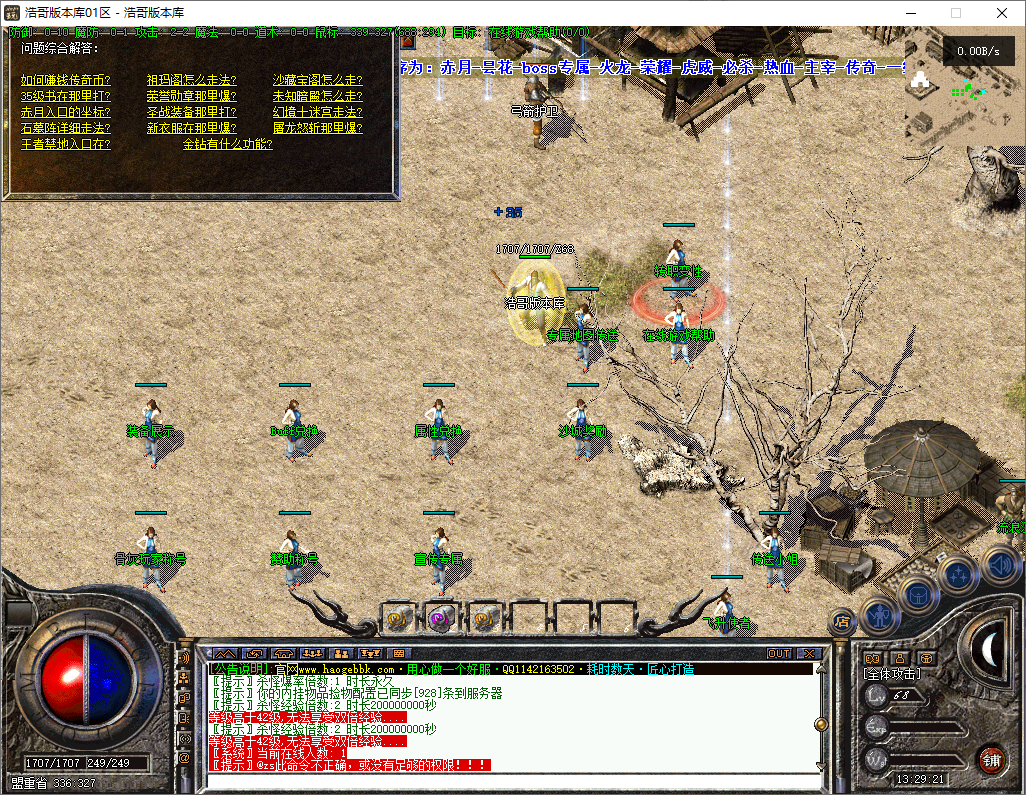Choose the '35级书在那里打?' question
The width and height of the screenshot is (1026, 795).
coord(66,96)
